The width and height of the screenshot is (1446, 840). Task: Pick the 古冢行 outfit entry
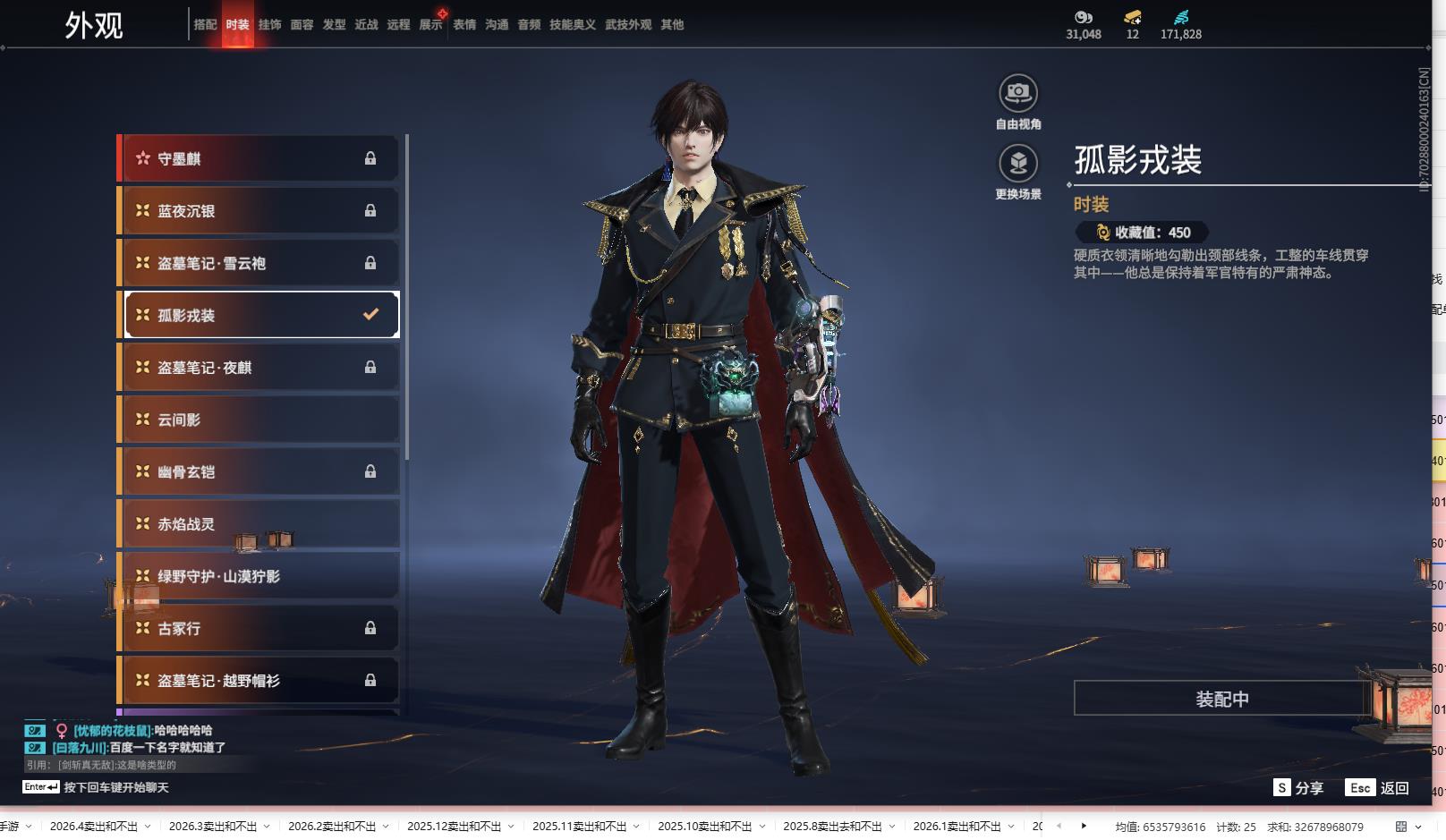(259, 628)
